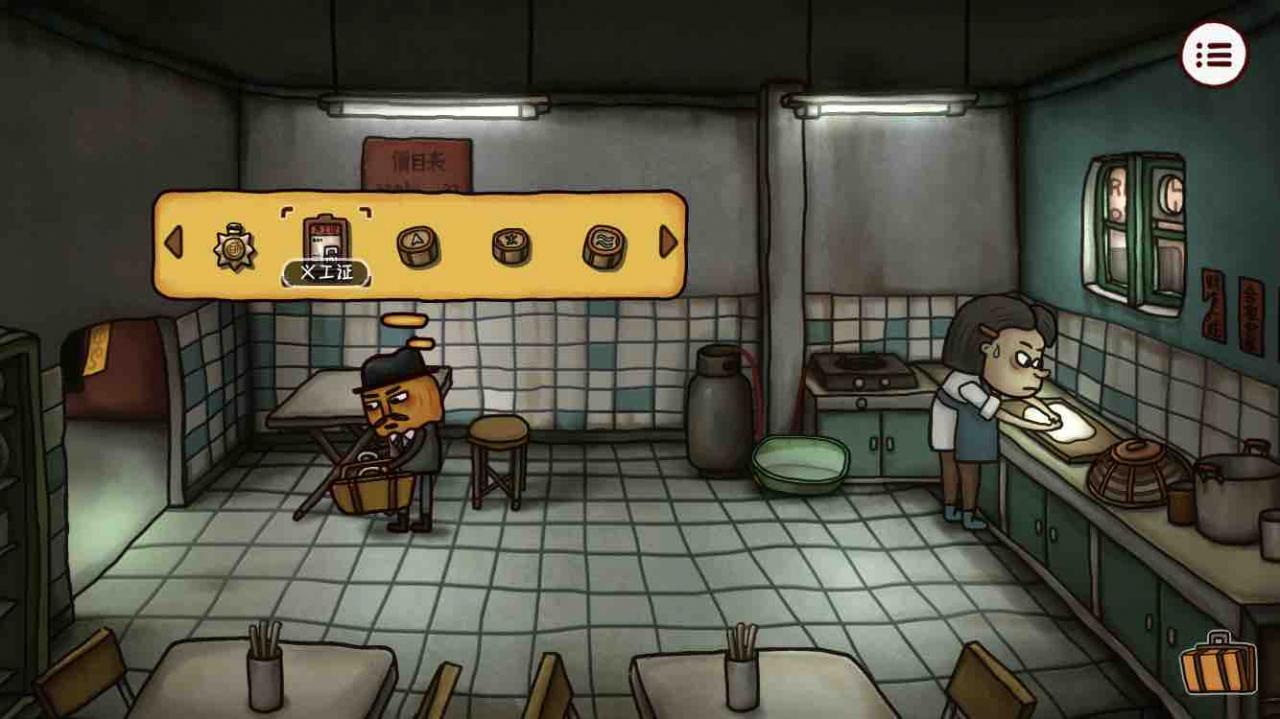Pick the wooden token with triangle symbol
This screenshot has width=1280, height=719.
[417, 245]
